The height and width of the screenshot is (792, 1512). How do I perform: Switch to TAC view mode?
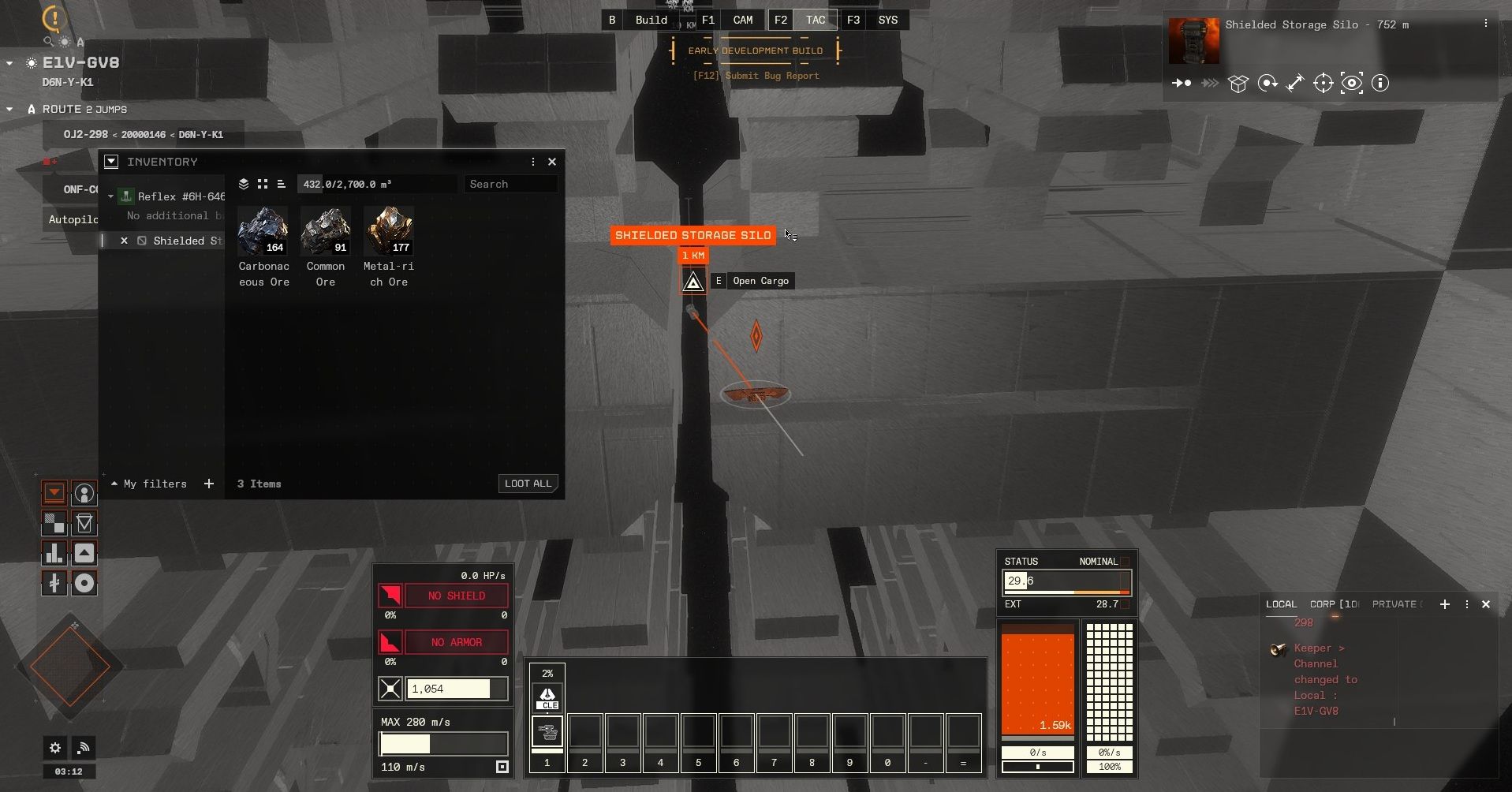pos(816,20)
